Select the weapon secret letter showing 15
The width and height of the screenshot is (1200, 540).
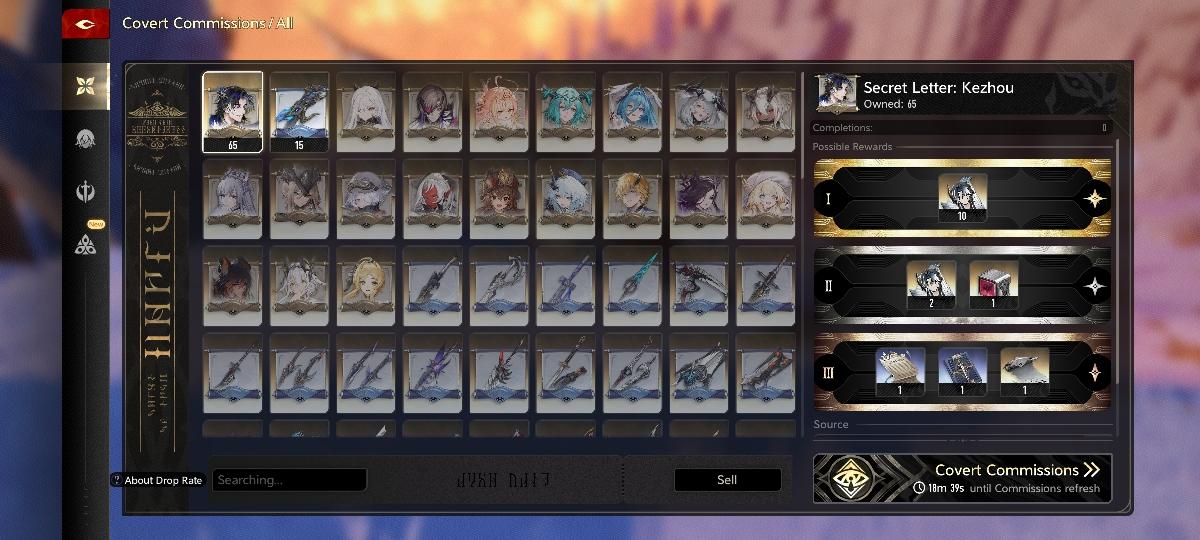click(x=299, y=111)
